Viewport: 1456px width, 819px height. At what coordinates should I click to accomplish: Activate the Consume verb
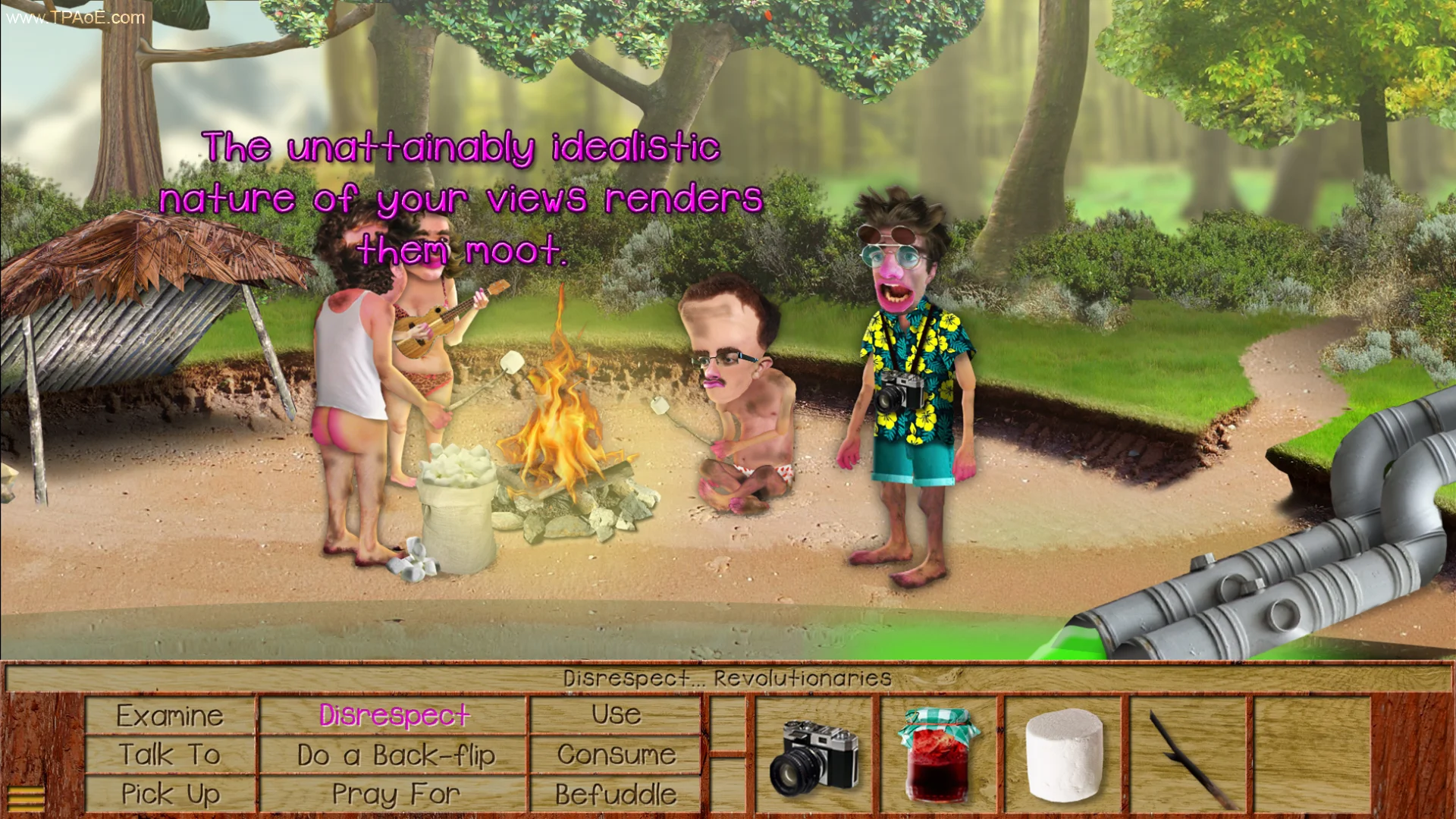[616, 755]
